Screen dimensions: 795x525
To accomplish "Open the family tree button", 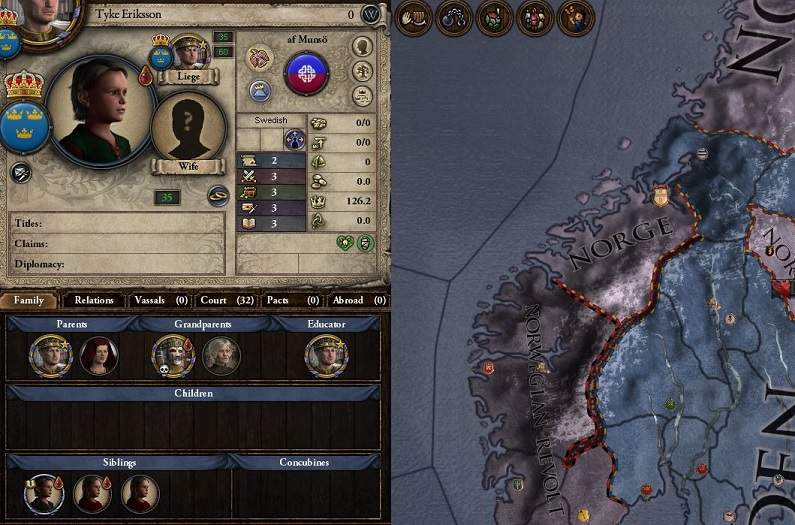I will (x=363, y=71).
